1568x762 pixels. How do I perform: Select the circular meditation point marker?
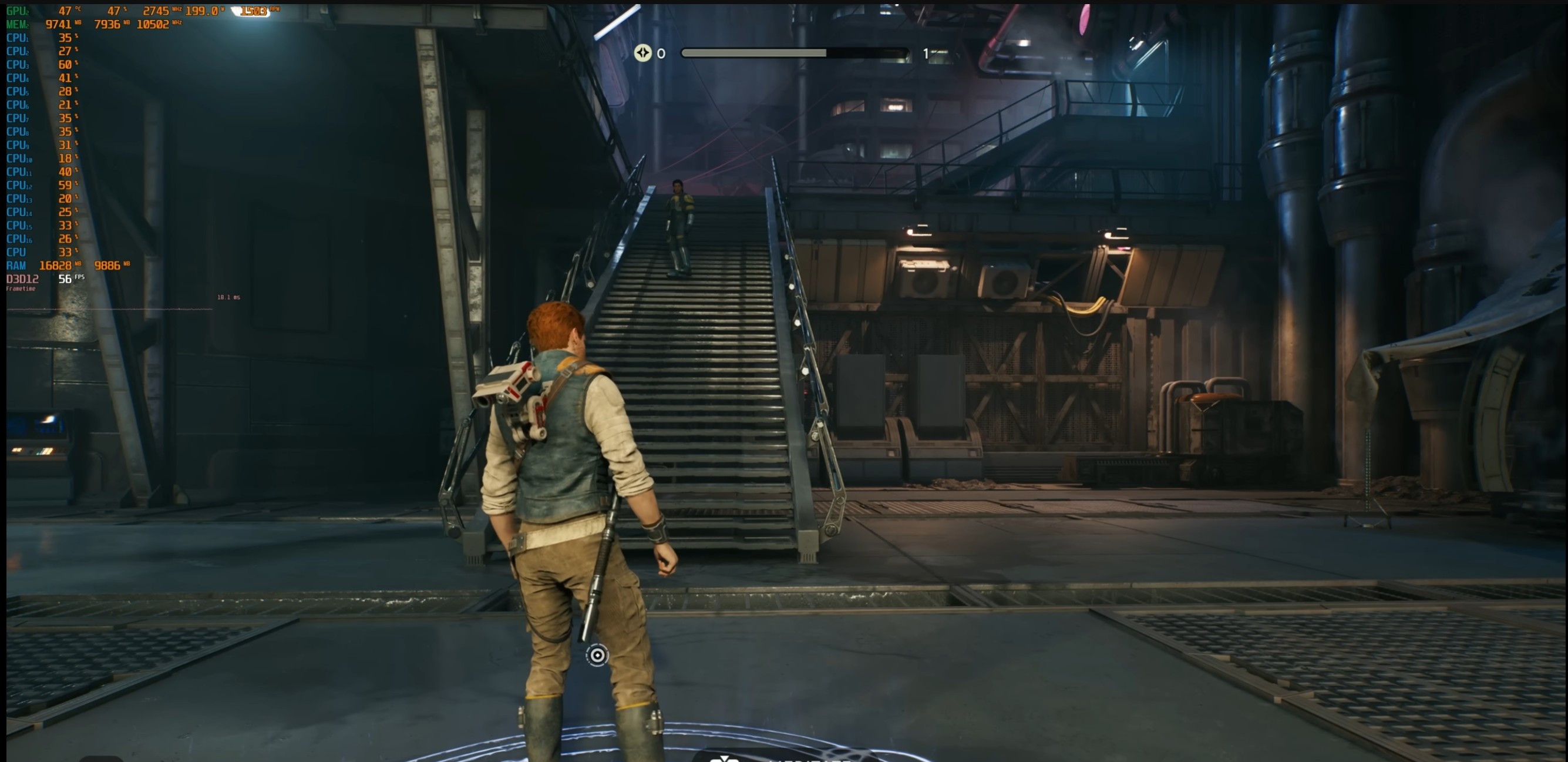click(597, 656)
